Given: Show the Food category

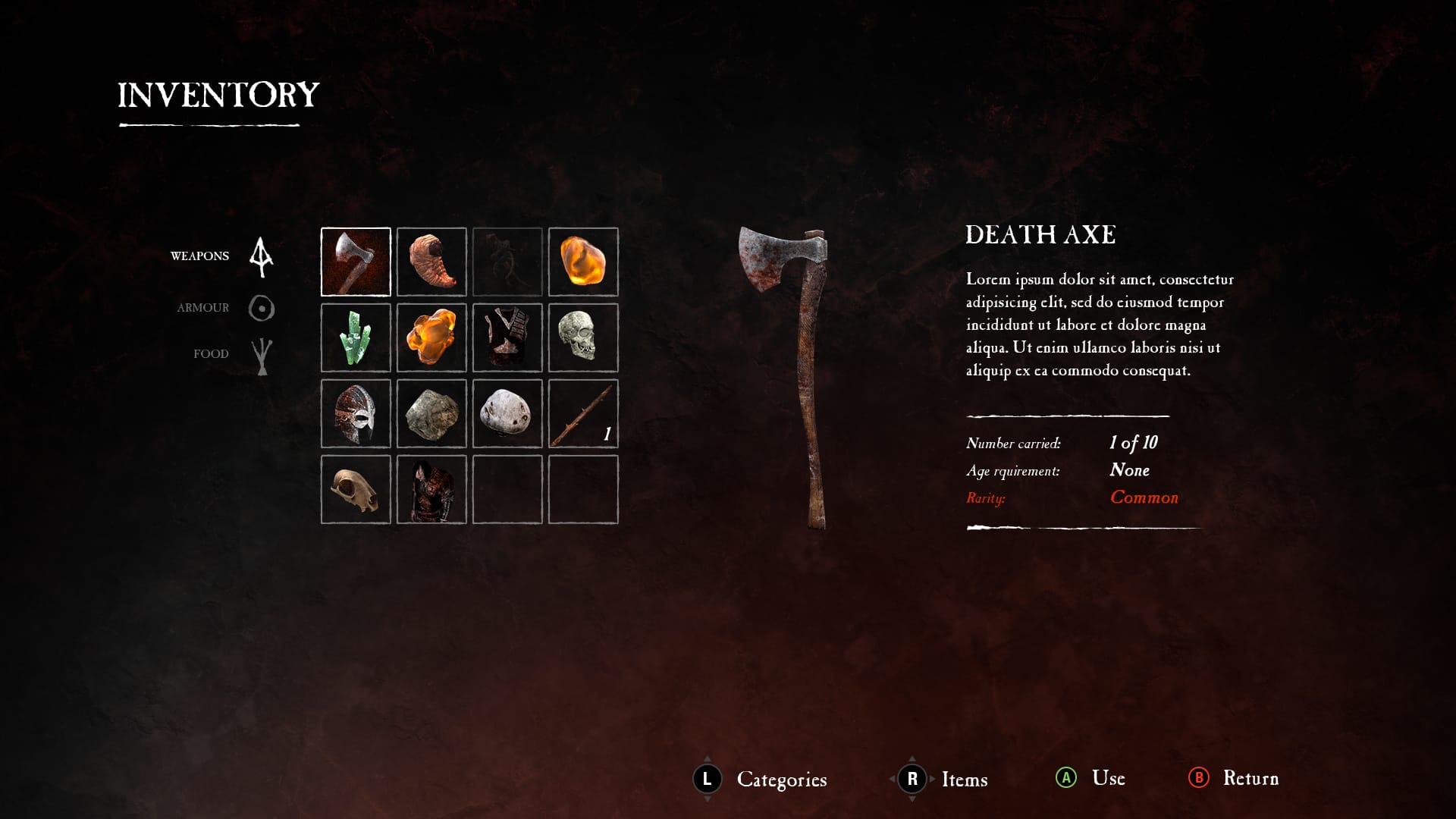Looking at the screenshot, I should click(x=211, y=354).
